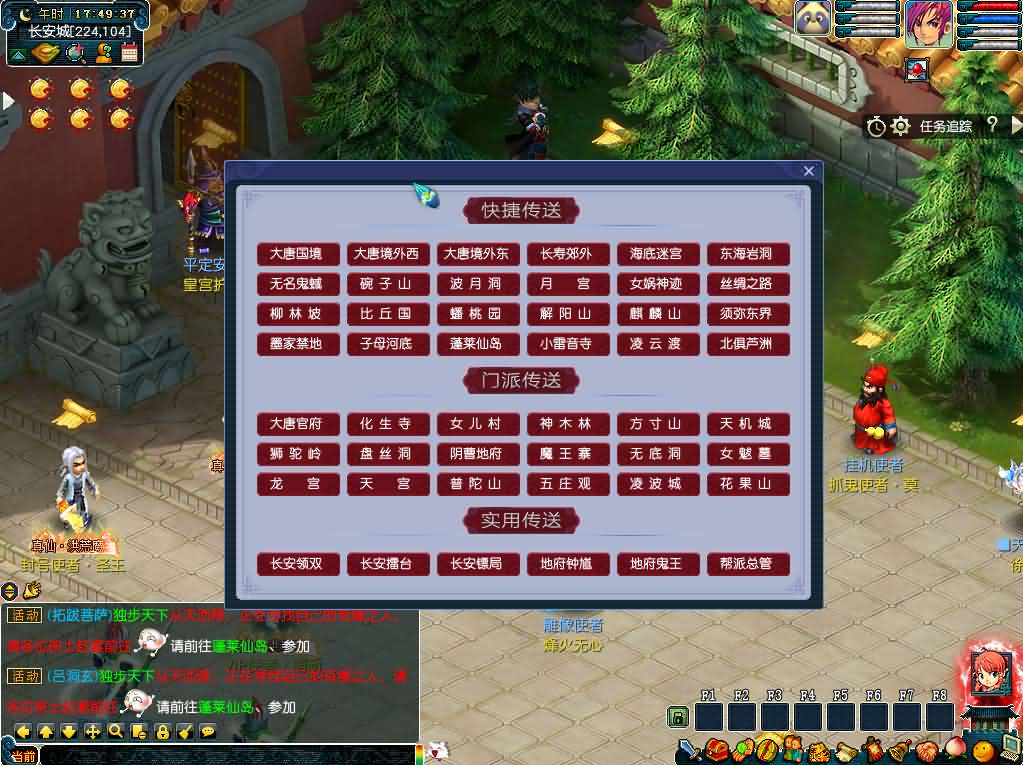Travel to 花果山 sect
1023x765 pixels.
point(747,484)
